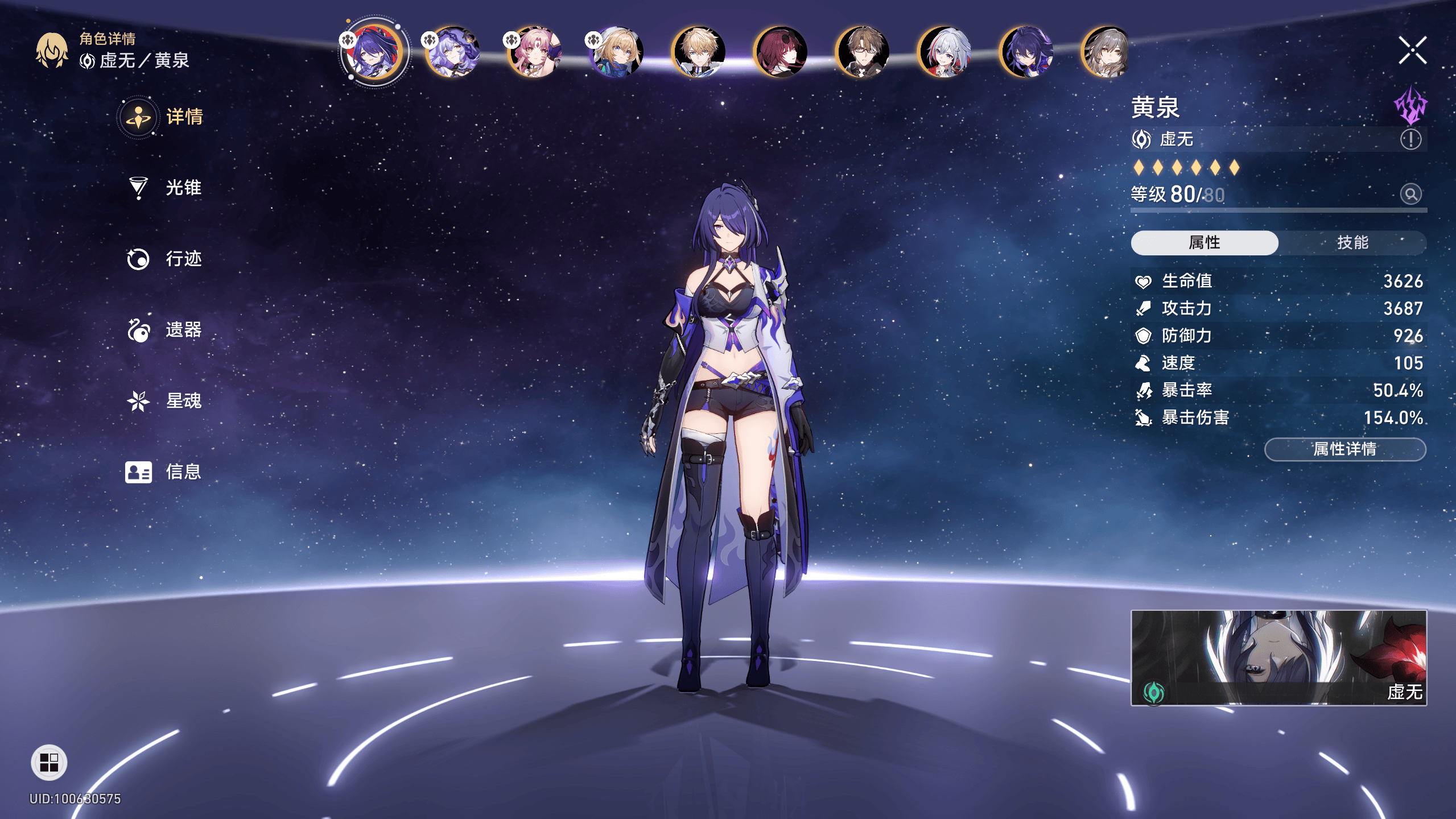Click the four-square grid button

coord(49,763)
